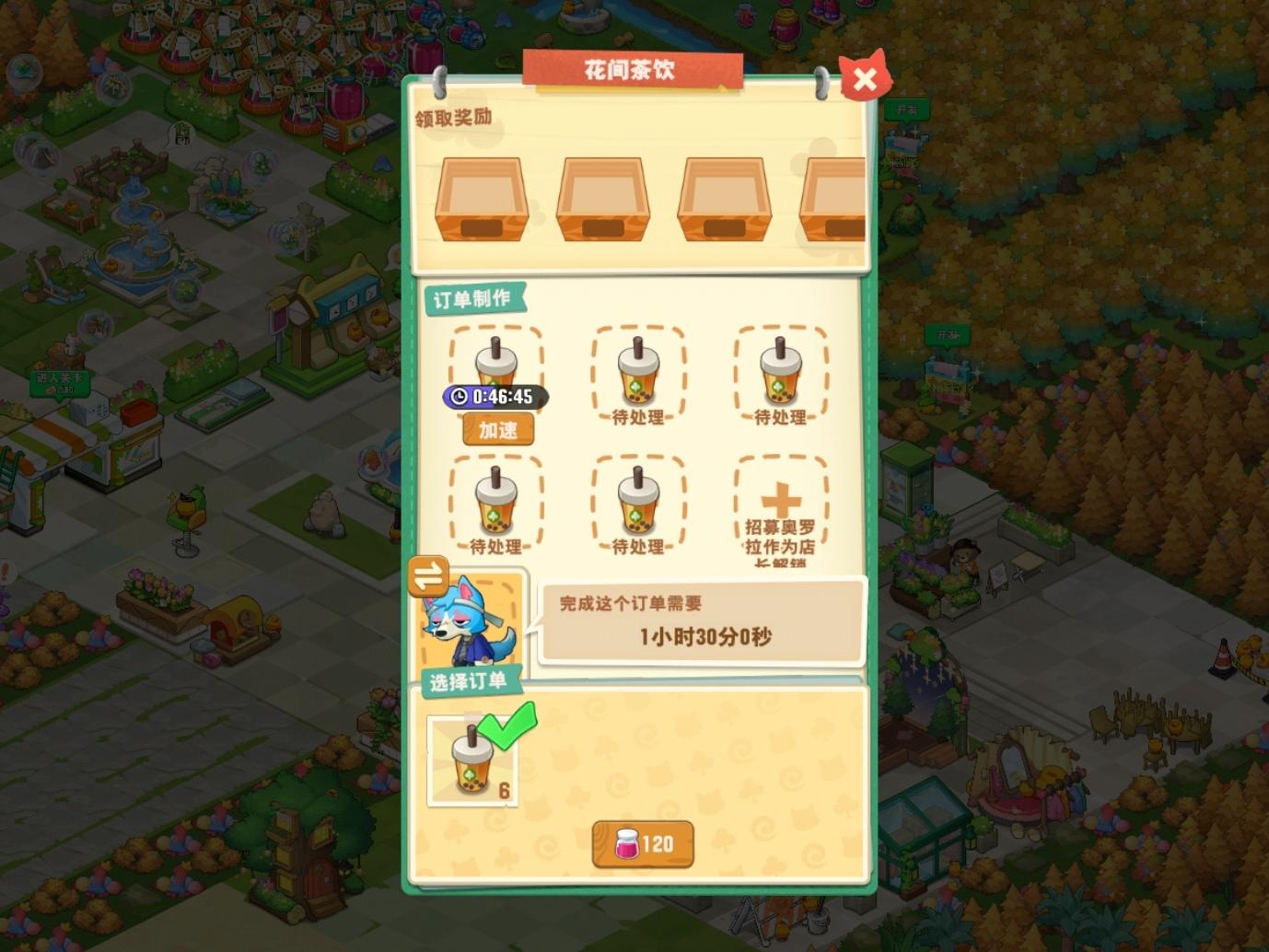Select the bottom-left 待处理 pending order
The width and height of the screenshot is (1269, 952).
tap(496, 502)
